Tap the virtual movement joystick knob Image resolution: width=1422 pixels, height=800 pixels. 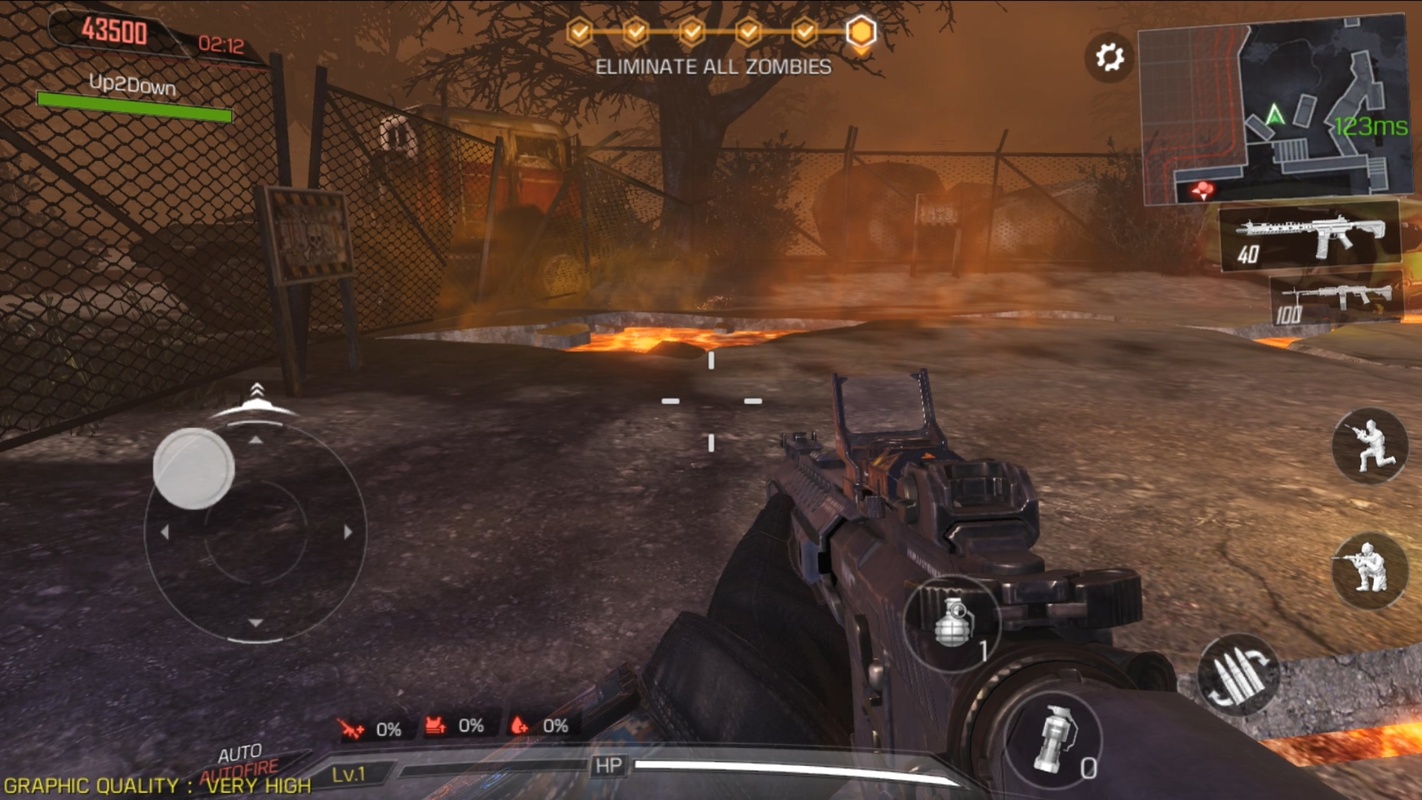pyautogui.click(x=194, y=468)
